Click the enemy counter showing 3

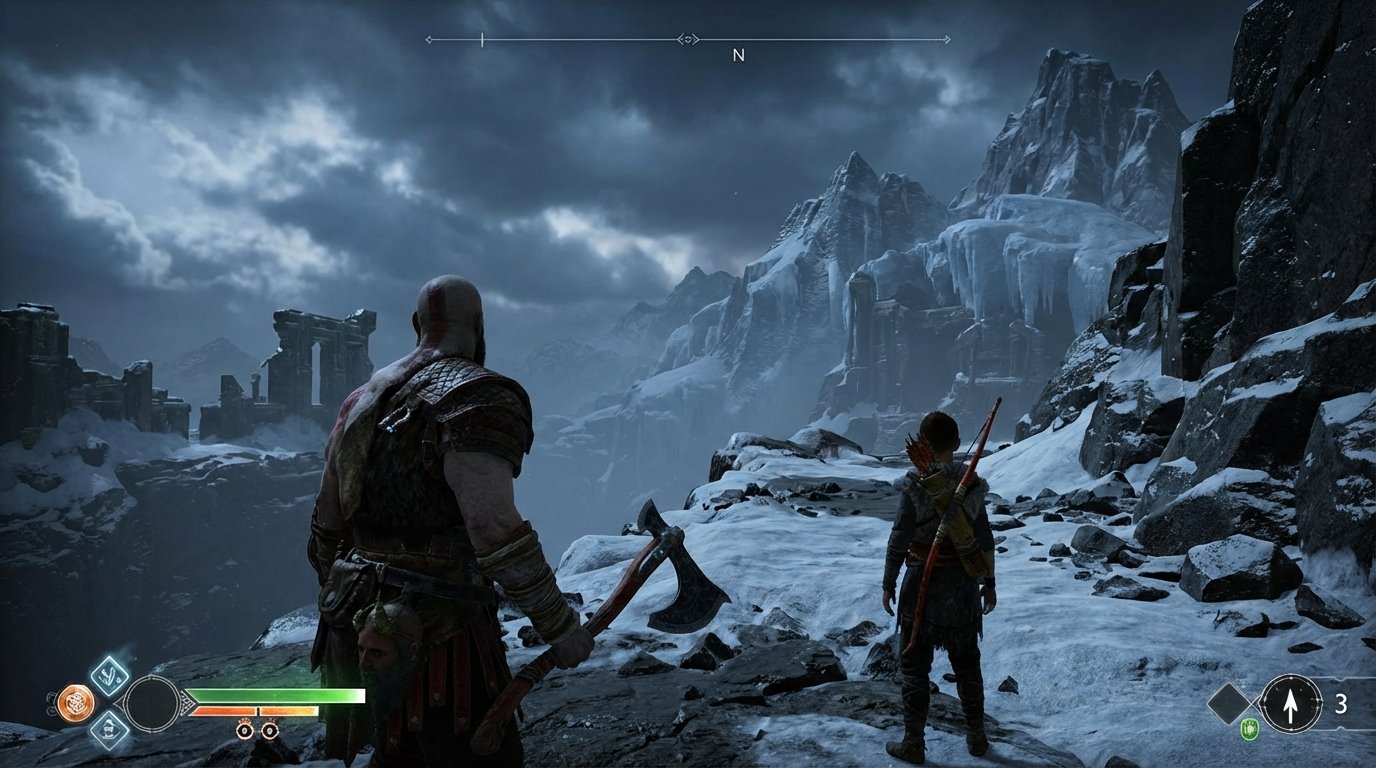(1341, 704)
